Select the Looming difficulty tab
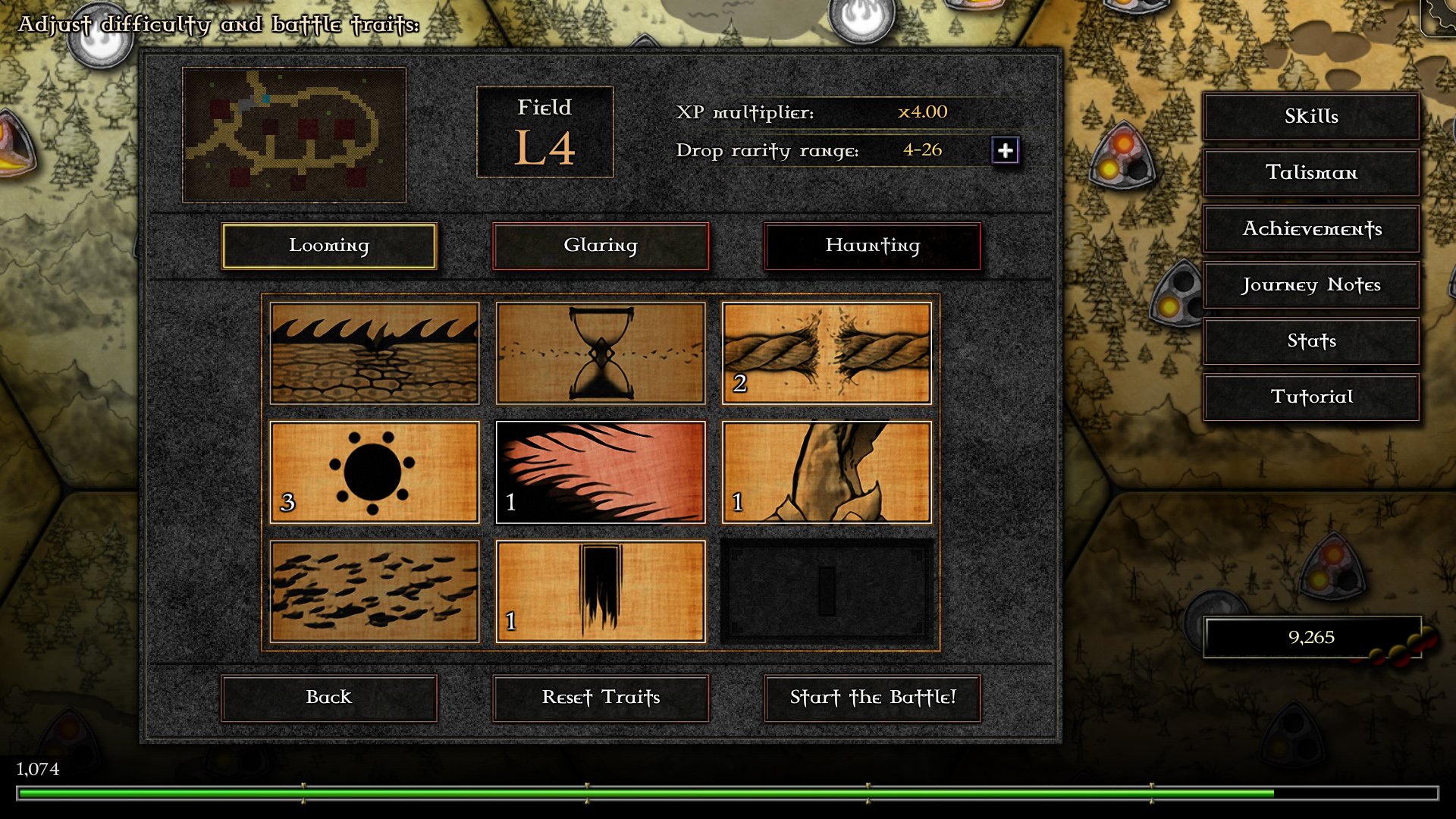 (328, 246)
